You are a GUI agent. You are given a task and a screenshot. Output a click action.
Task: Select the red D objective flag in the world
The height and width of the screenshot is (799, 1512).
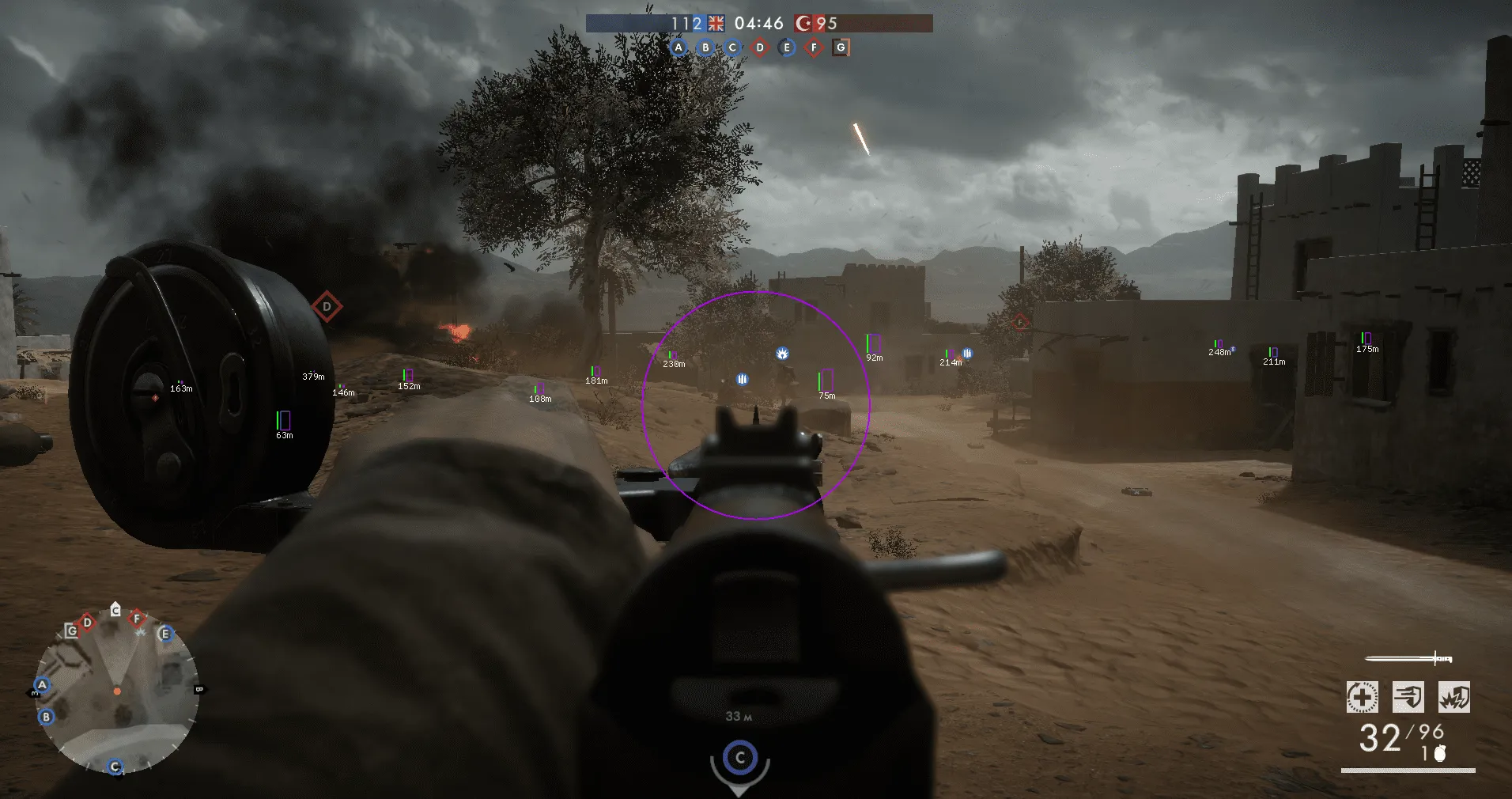tap(327, 306)
